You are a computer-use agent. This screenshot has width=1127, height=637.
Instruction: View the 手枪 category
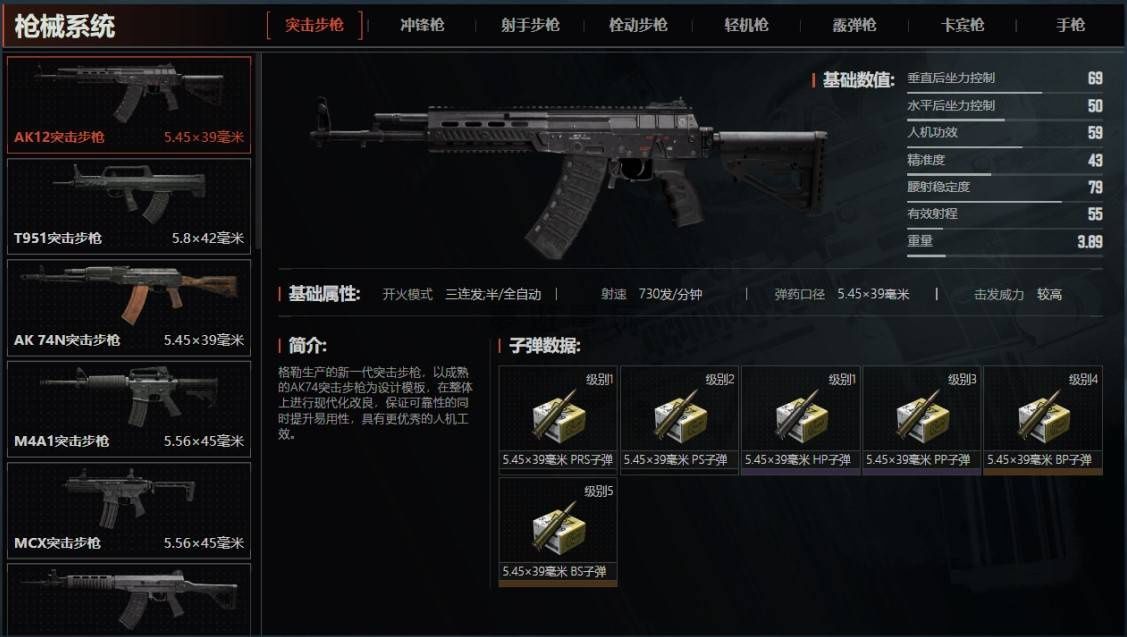[x=1070, y=25]
